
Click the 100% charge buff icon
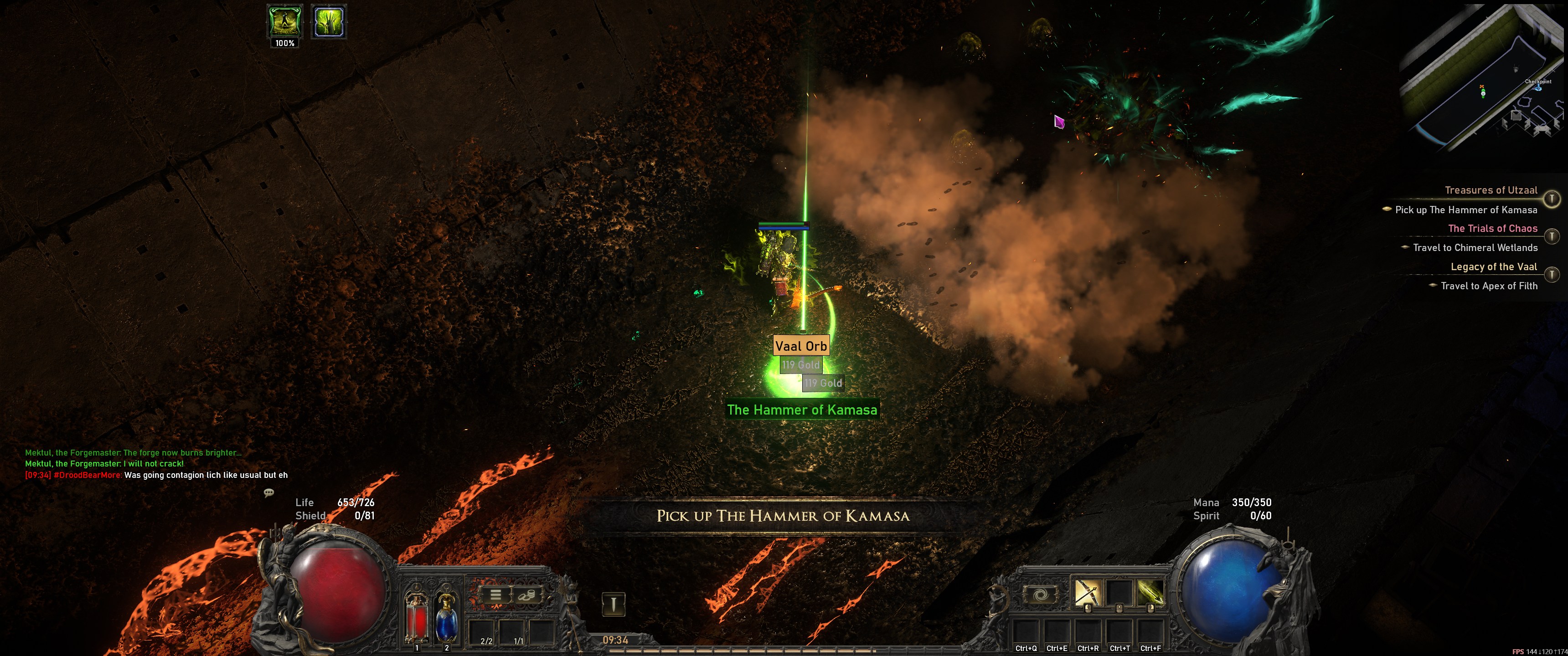click(285, 22)
